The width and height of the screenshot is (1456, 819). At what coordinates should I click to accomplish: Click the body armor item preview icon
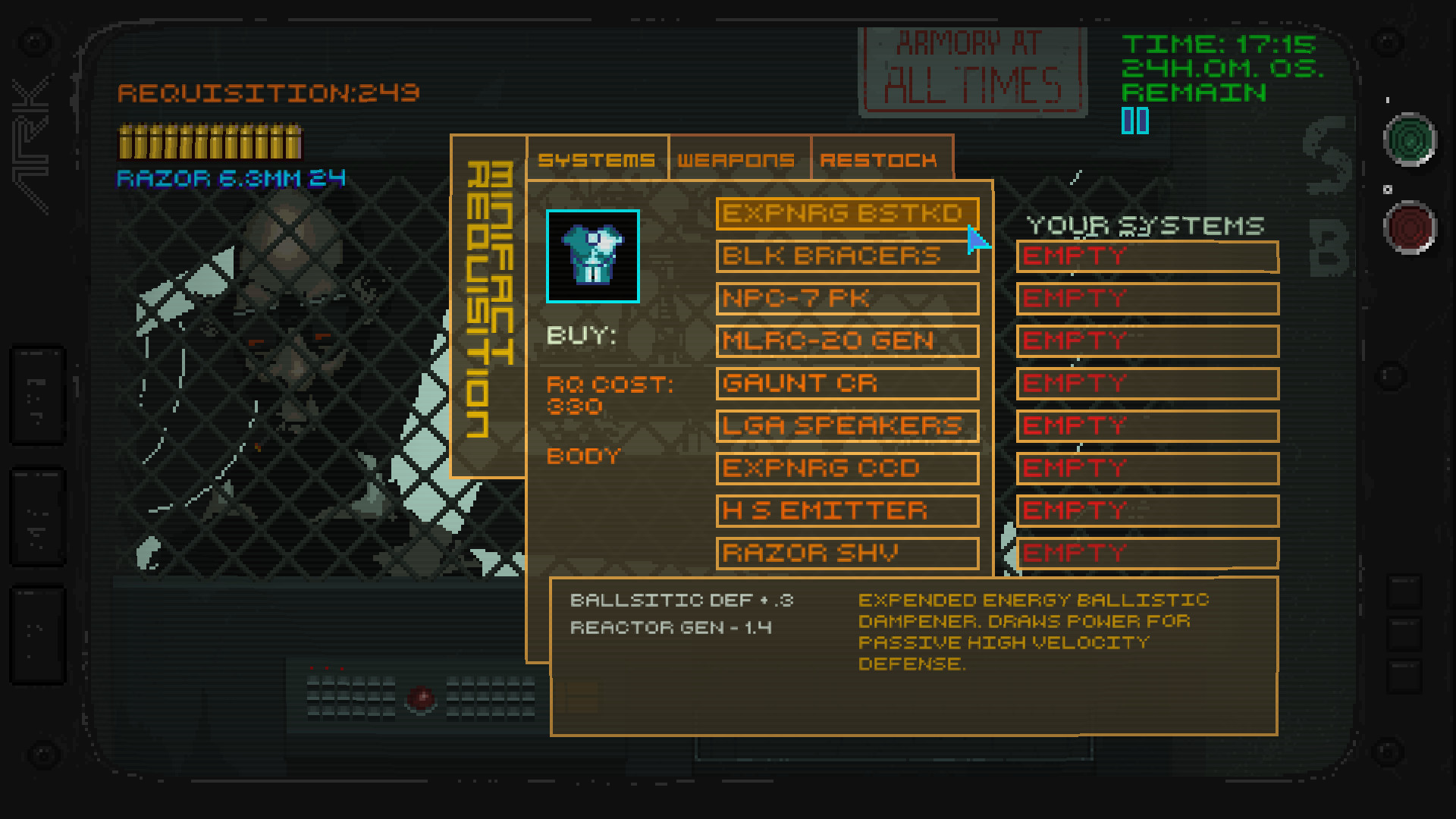[x=592, y=256]
